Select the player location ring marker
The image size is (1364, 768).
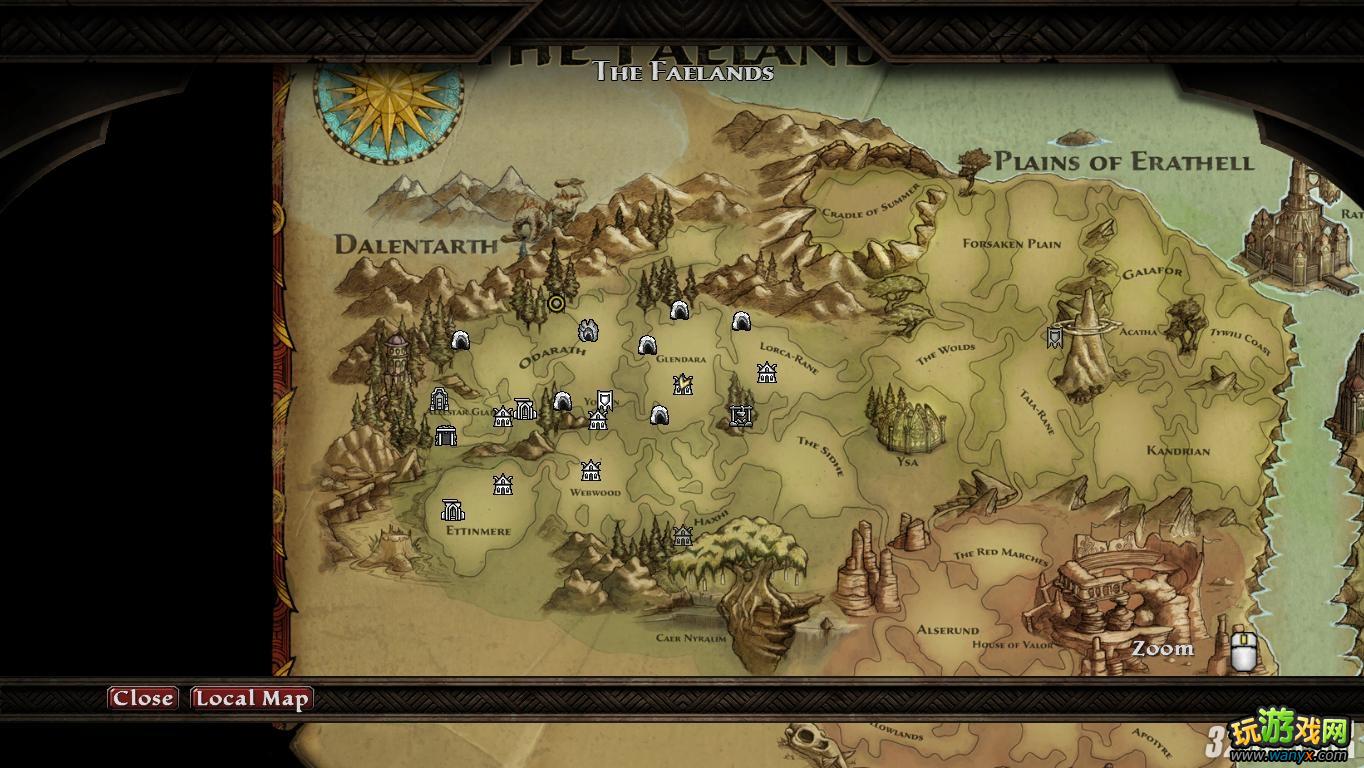tap(556, 303)
